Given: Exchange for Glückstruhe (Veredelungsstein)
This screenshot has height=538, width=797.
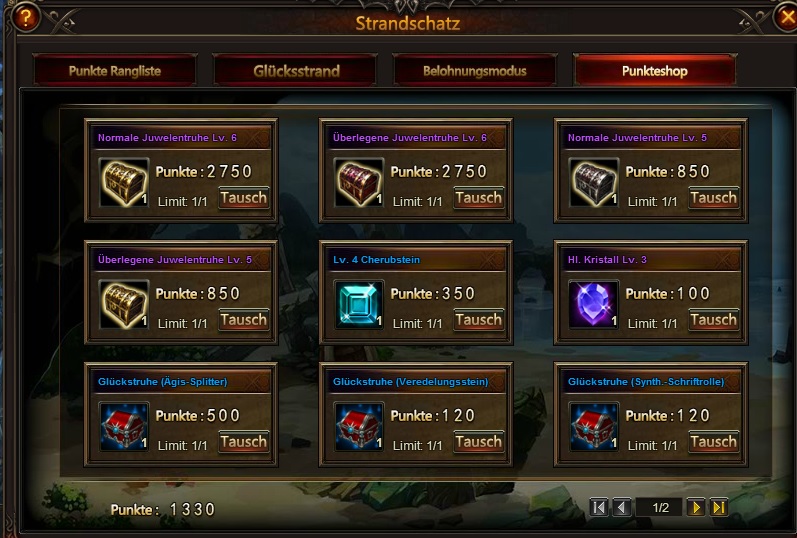Looking at the screenshot, I should tap(478, 442).
